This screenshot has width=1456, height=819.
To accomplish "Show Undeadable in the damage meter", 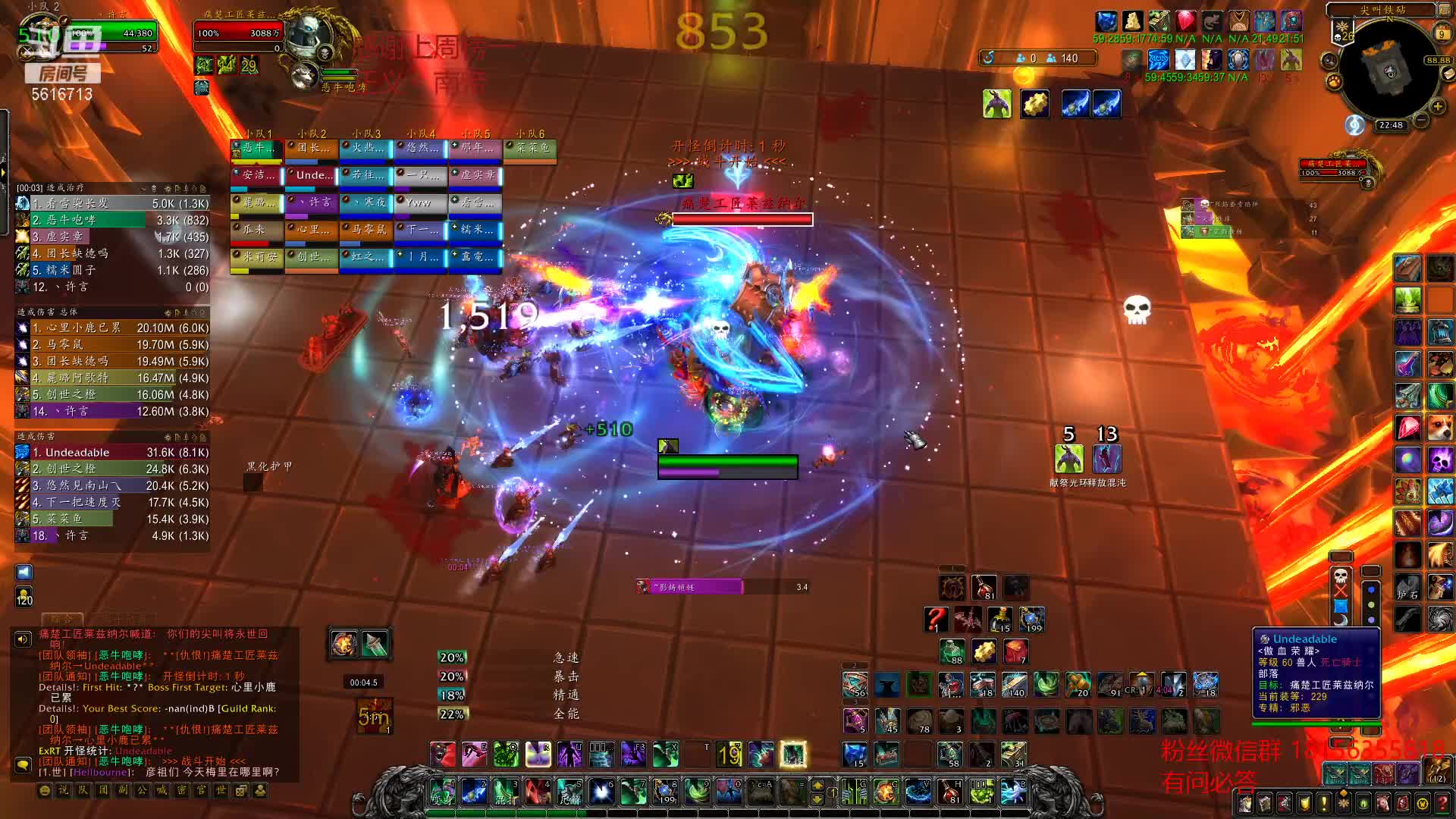I will 111,453.
